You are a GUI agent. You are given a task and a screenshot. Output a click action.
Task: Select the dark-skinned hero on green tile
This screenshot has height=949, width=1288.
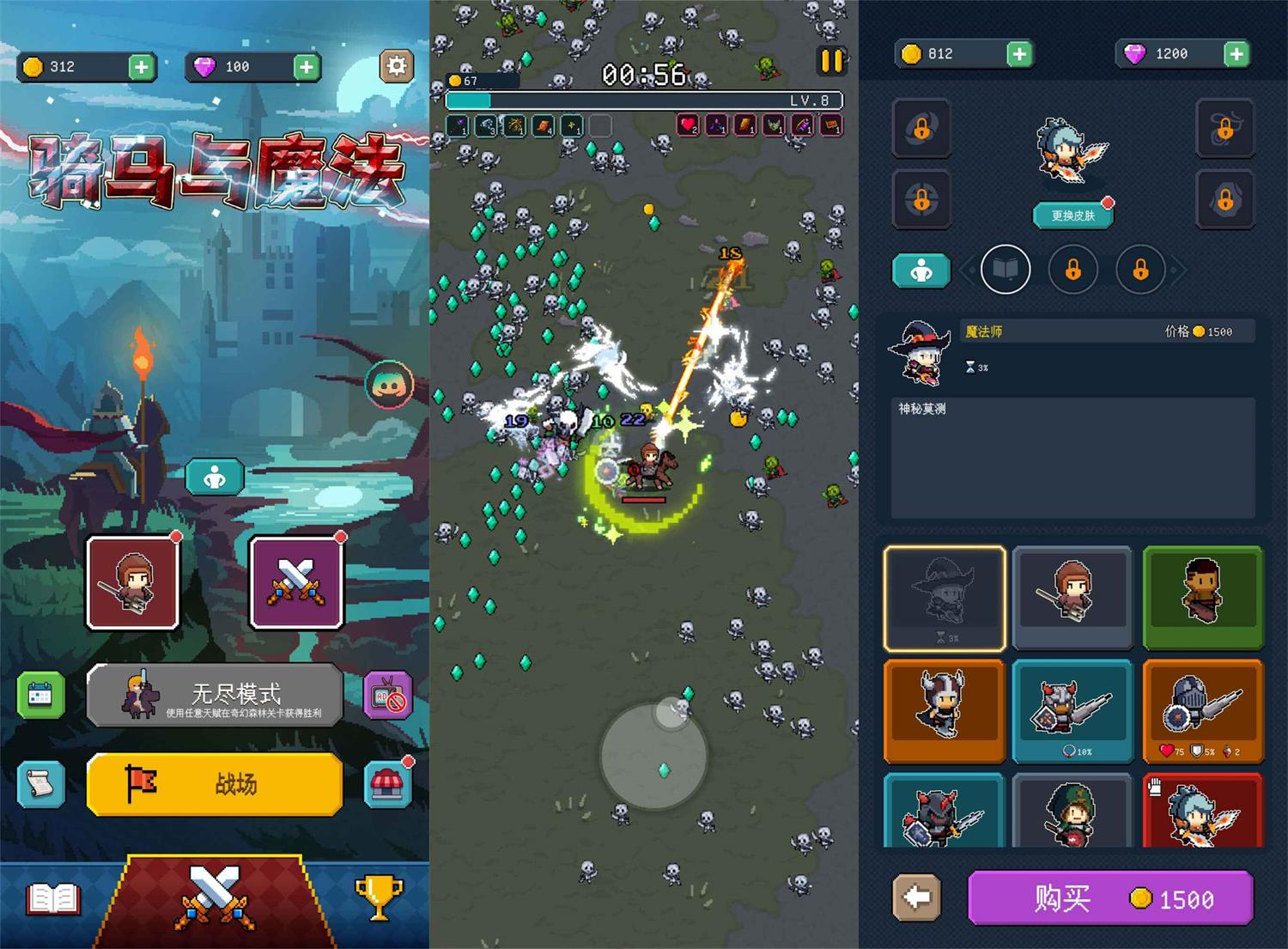(x=1203, y=597)
